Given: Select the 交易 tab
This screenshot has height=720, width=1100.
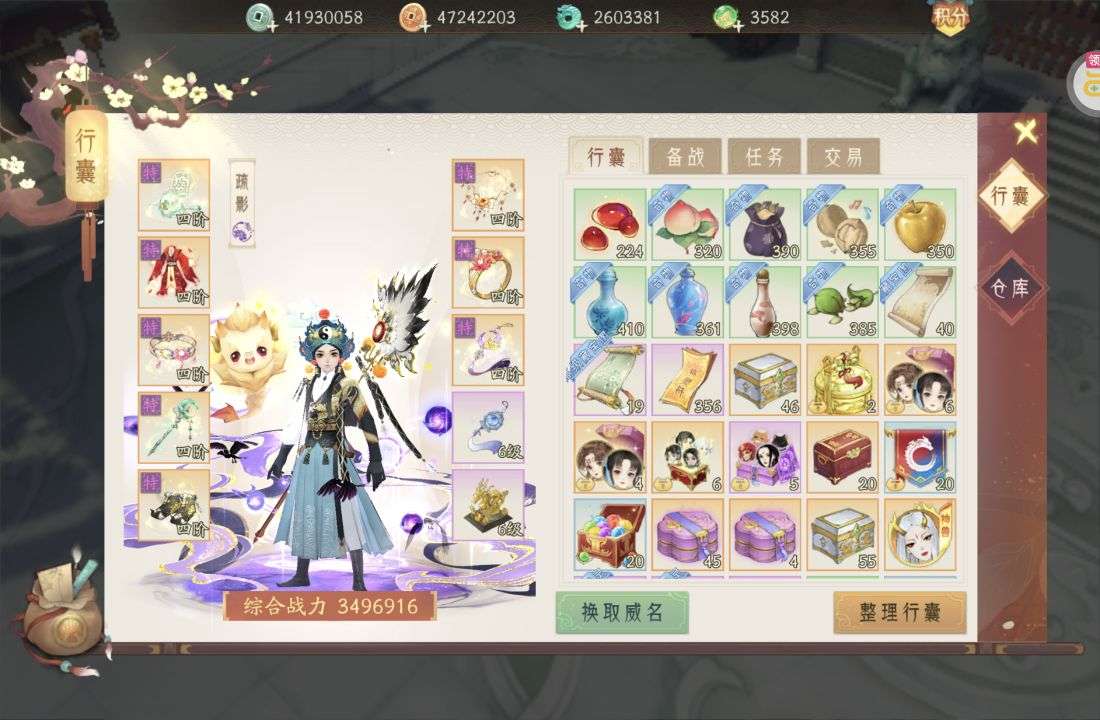Looking at the screenshot, I should coord(843,157).
